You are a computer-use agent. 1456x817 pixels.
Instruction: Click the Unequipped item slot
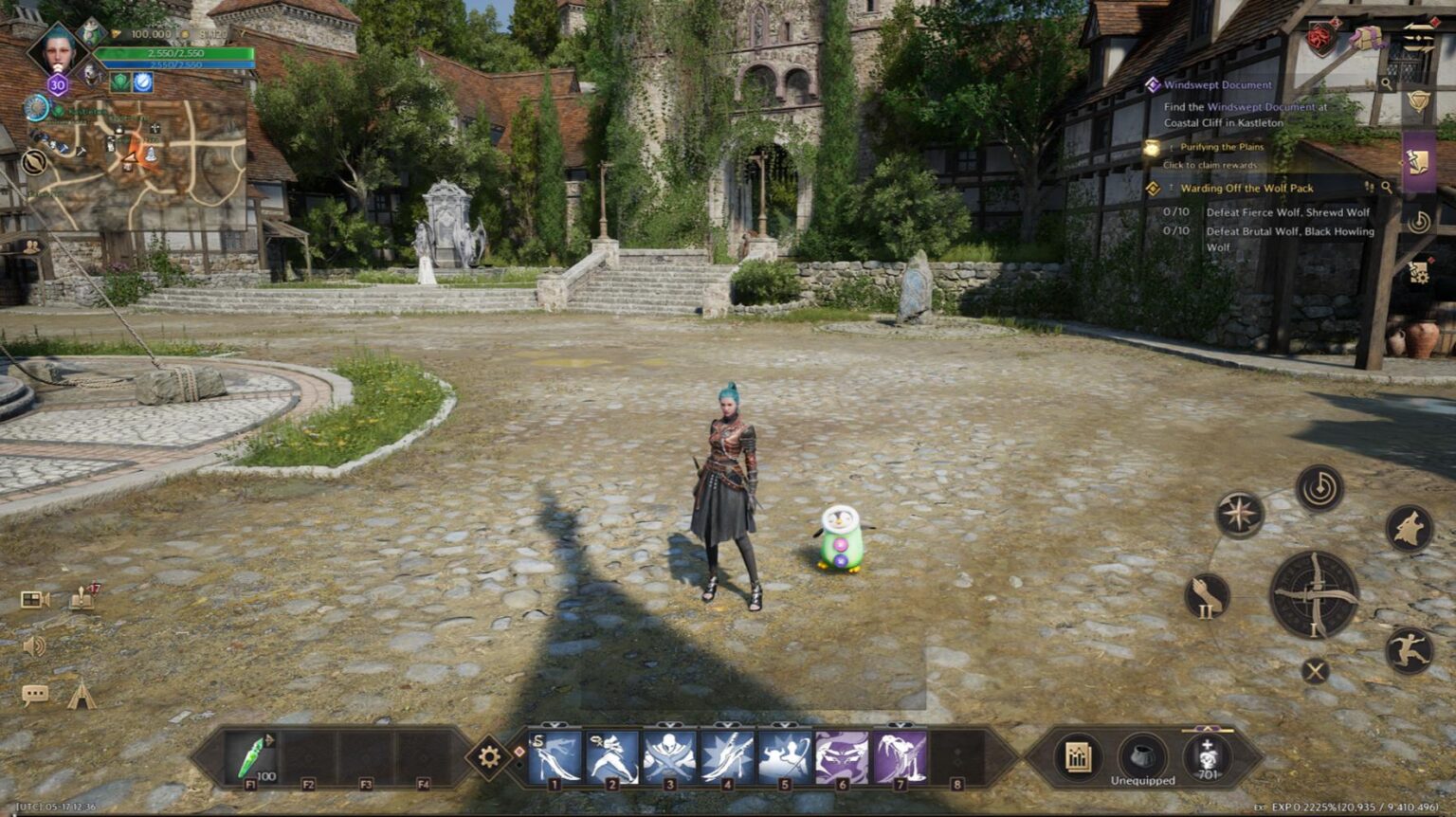pos(1143,756)
